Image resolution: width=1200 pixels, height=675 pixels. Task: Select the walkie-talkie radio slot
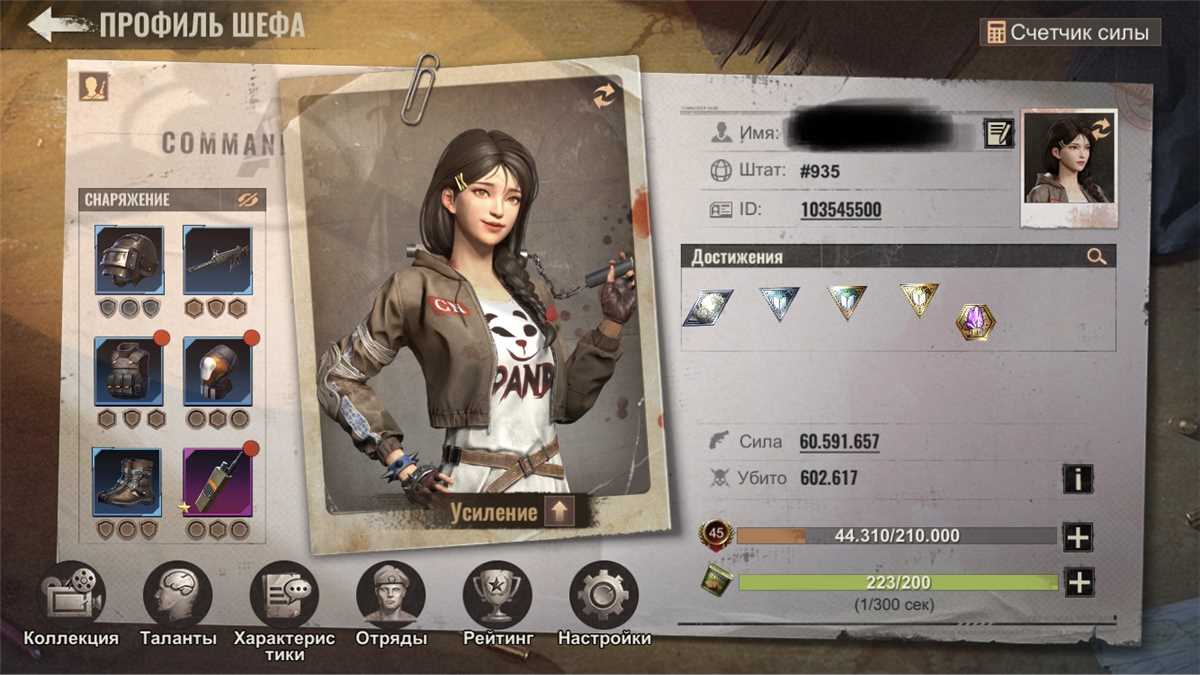pyautogui.click(x=217, y=481)
